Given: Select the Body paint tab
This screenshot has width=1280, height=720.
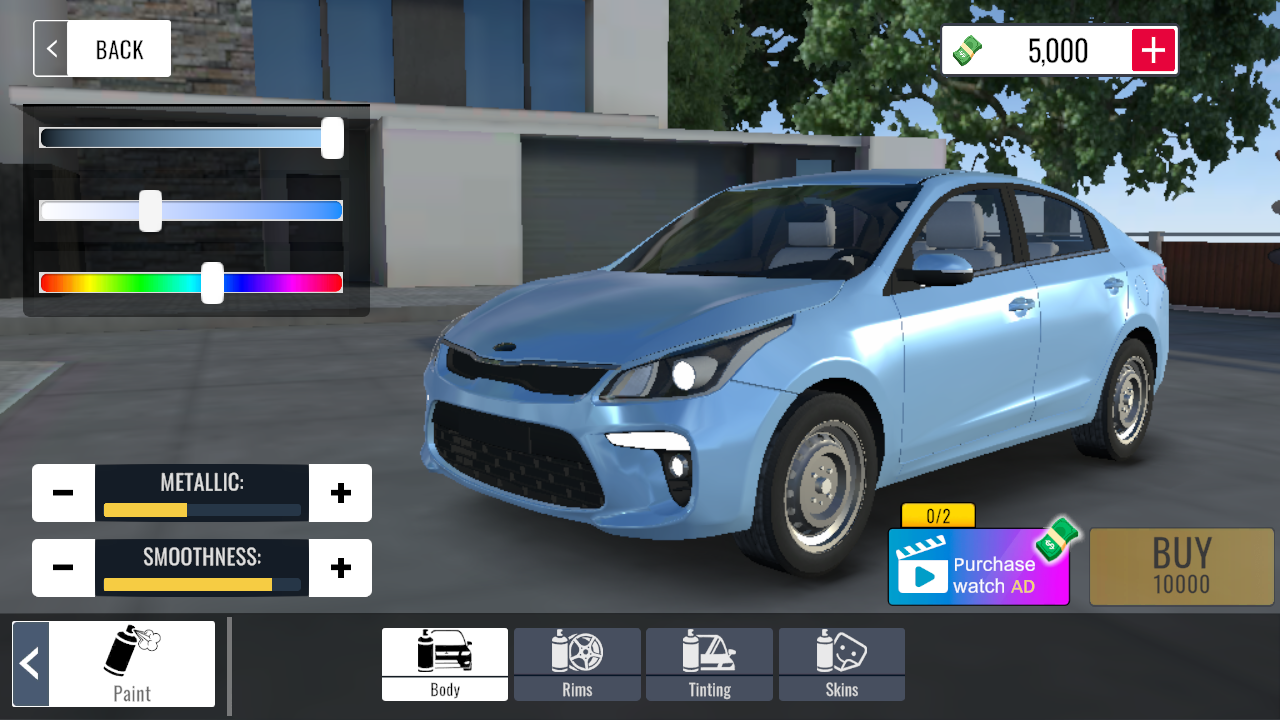Looking at the screenshot, I should 445,664.
